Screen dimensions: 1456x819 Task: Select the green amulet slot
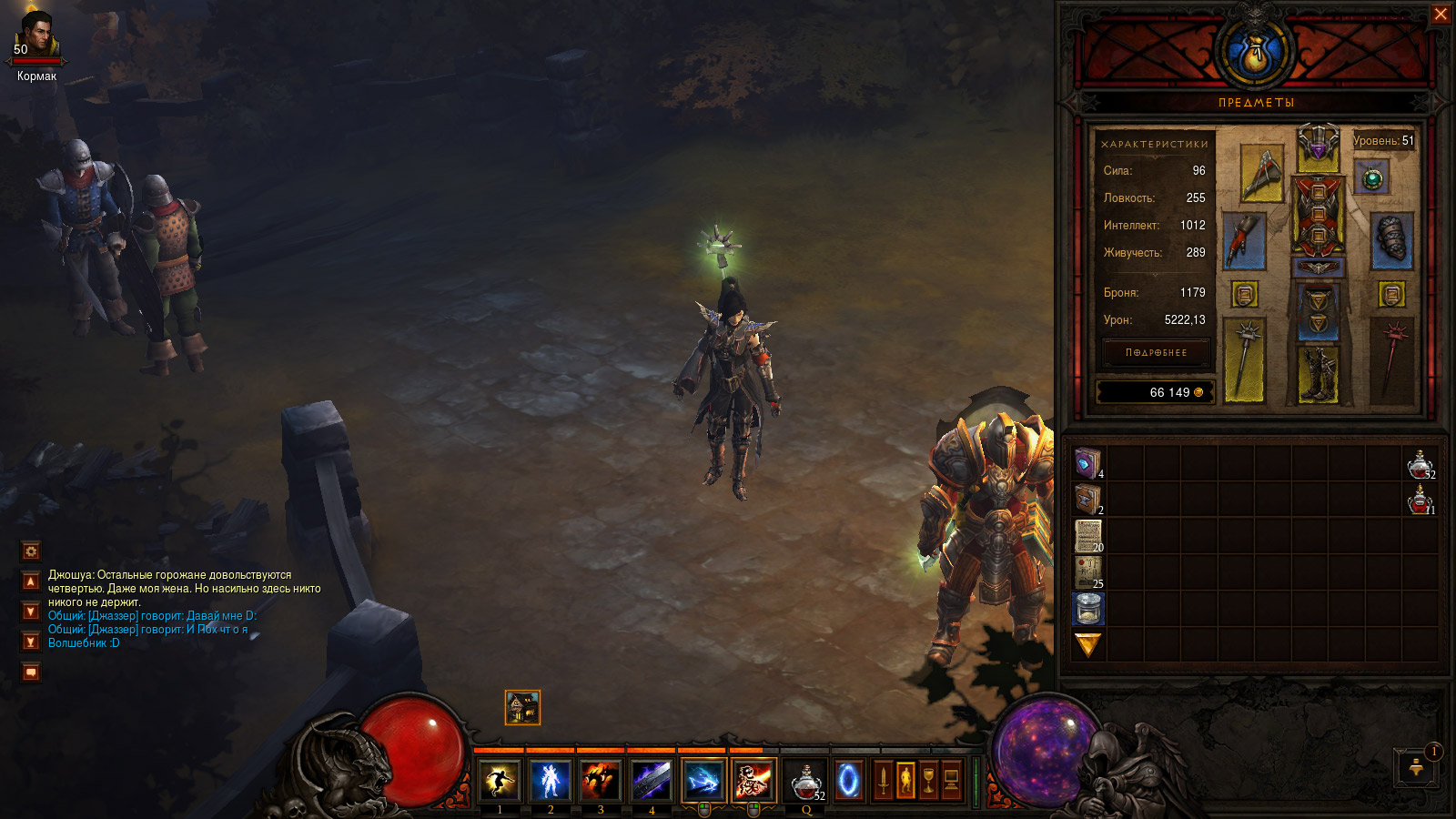[x=1372, y=178]
